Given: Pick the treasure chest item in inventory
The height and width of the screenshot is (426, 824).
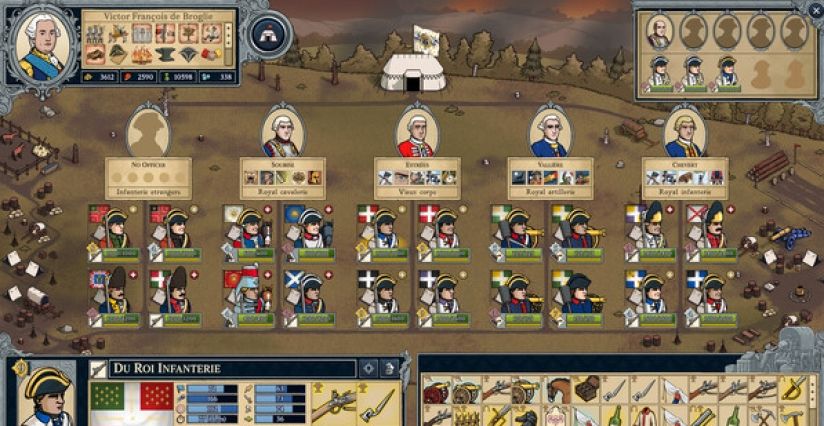Looking at the screenshot, I should pos(588,388).
